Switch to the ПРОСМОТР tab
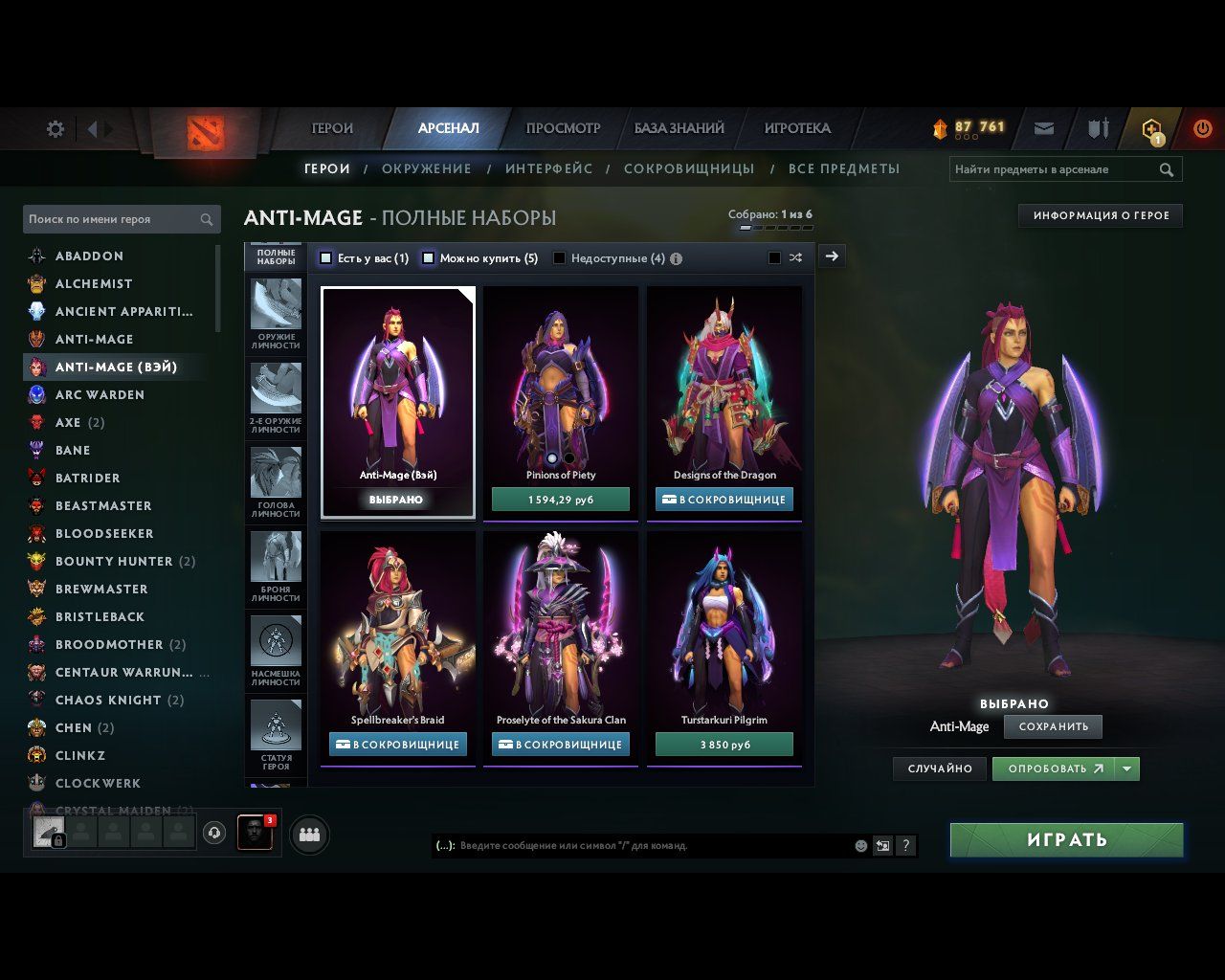 click(x=563, y=128)
